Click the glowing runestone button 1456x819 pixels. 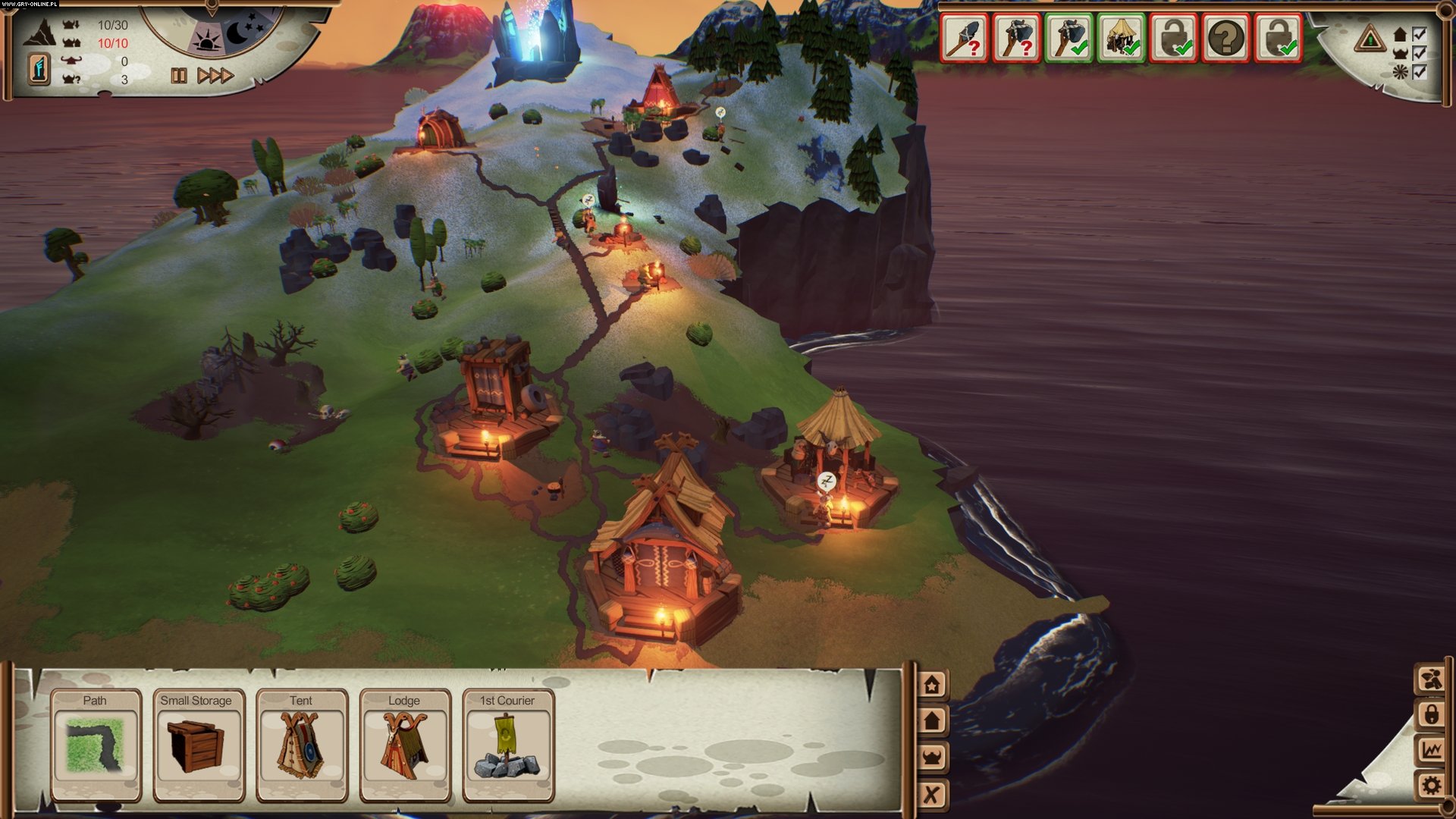click(39, 68)
